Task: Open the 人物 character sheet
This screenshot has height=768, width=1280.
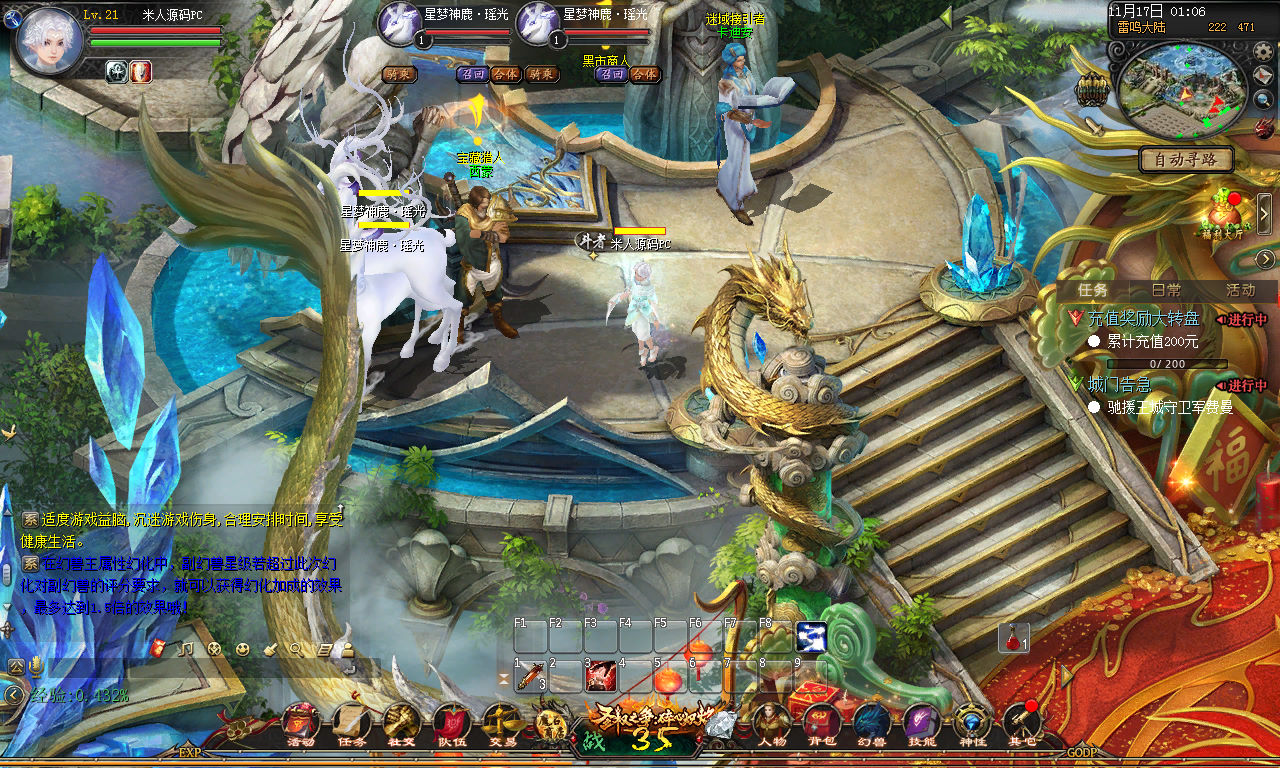Action: tap(771, 722)
